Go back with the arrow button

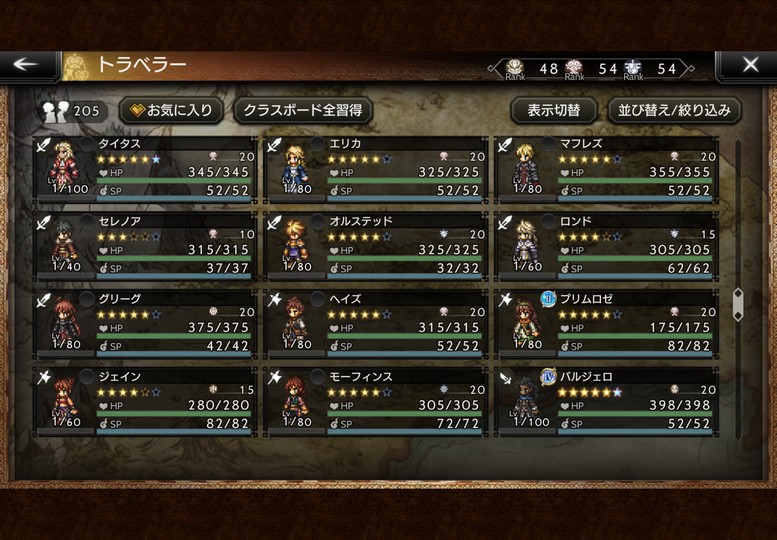(27, 65)
